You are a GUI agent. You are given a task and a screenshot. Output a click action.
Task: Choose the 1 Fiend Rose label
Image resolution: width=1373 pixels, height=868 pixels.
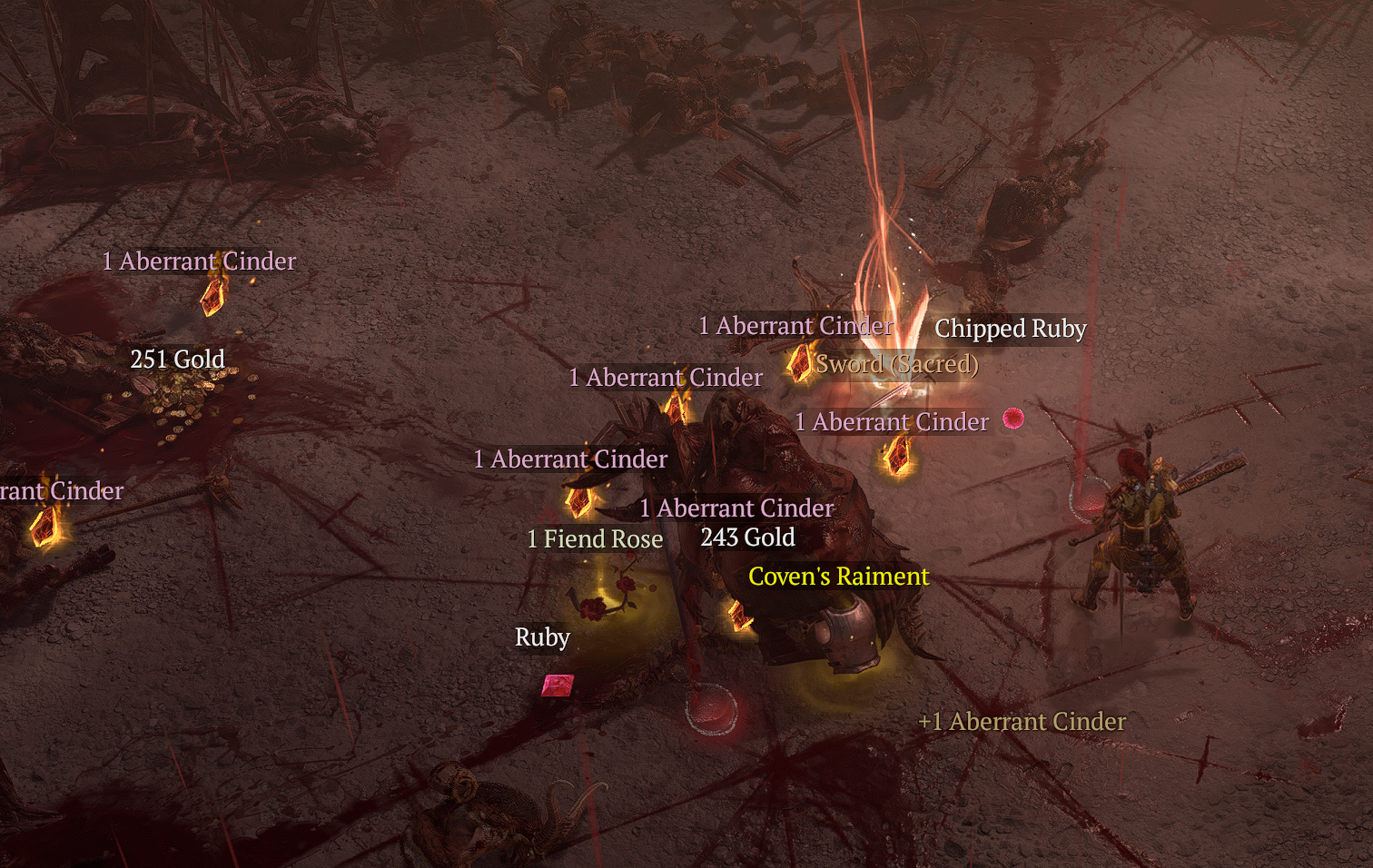pyautogui.click(x=595, y=539)
